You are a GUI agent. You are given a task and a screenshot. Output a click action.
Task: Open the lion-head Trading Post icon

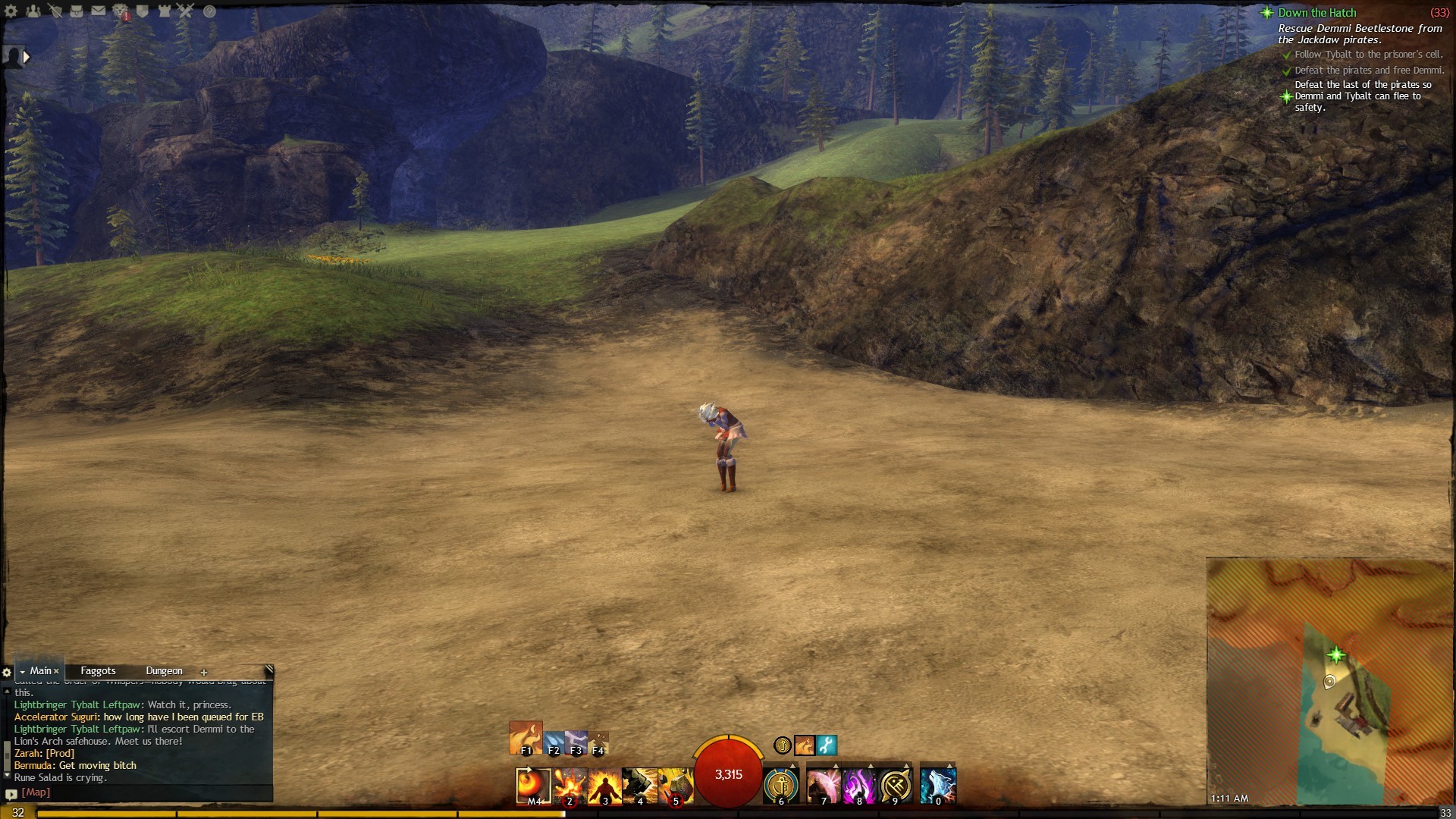point(121,11)
